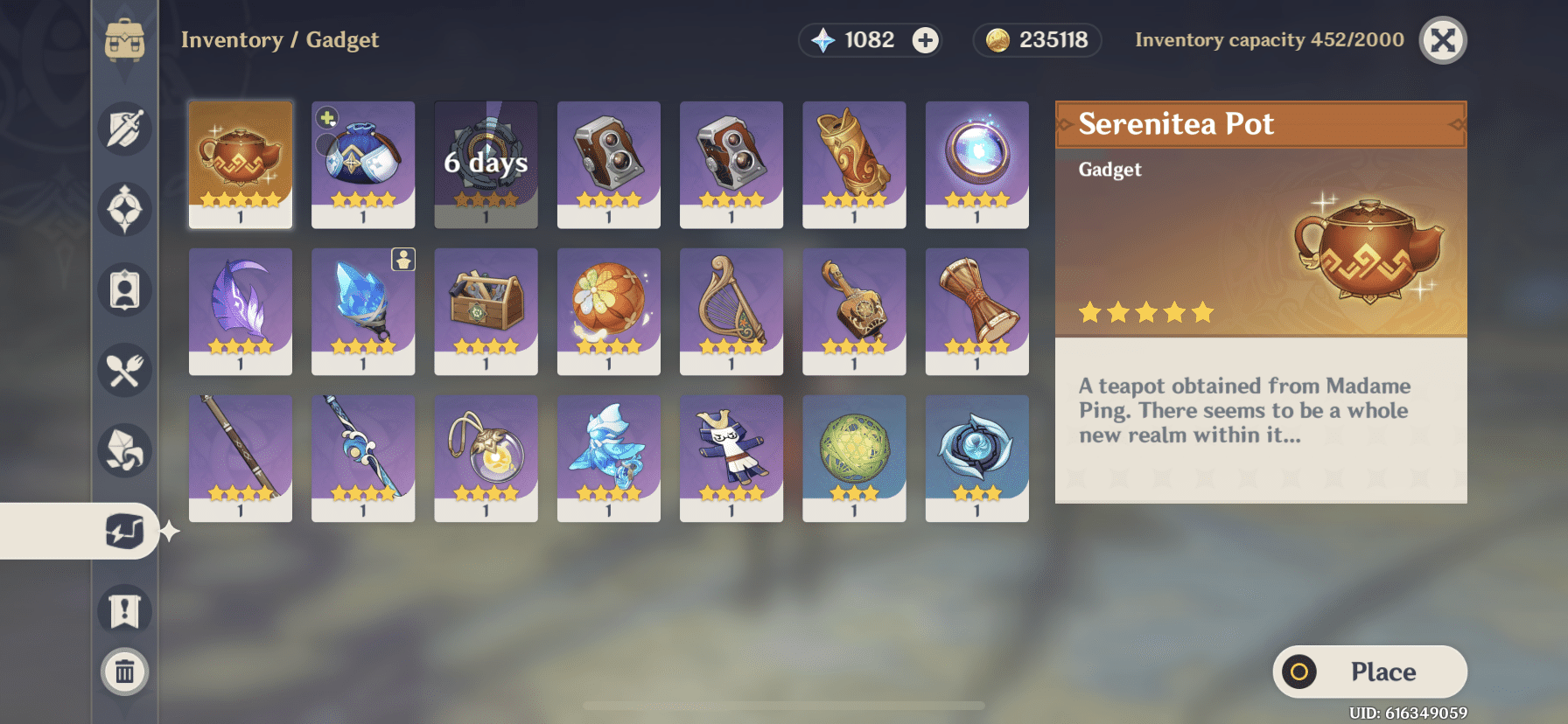Open the backpack icon atop the sidebar

tap(125, 38)
